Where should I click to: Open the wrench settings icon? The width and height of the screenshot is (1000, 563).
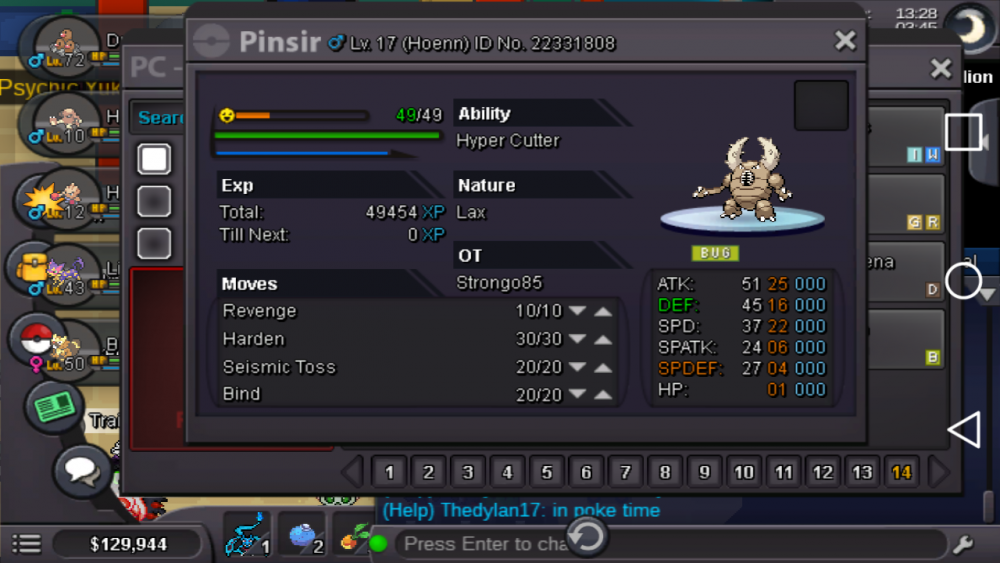coord(963,544)
